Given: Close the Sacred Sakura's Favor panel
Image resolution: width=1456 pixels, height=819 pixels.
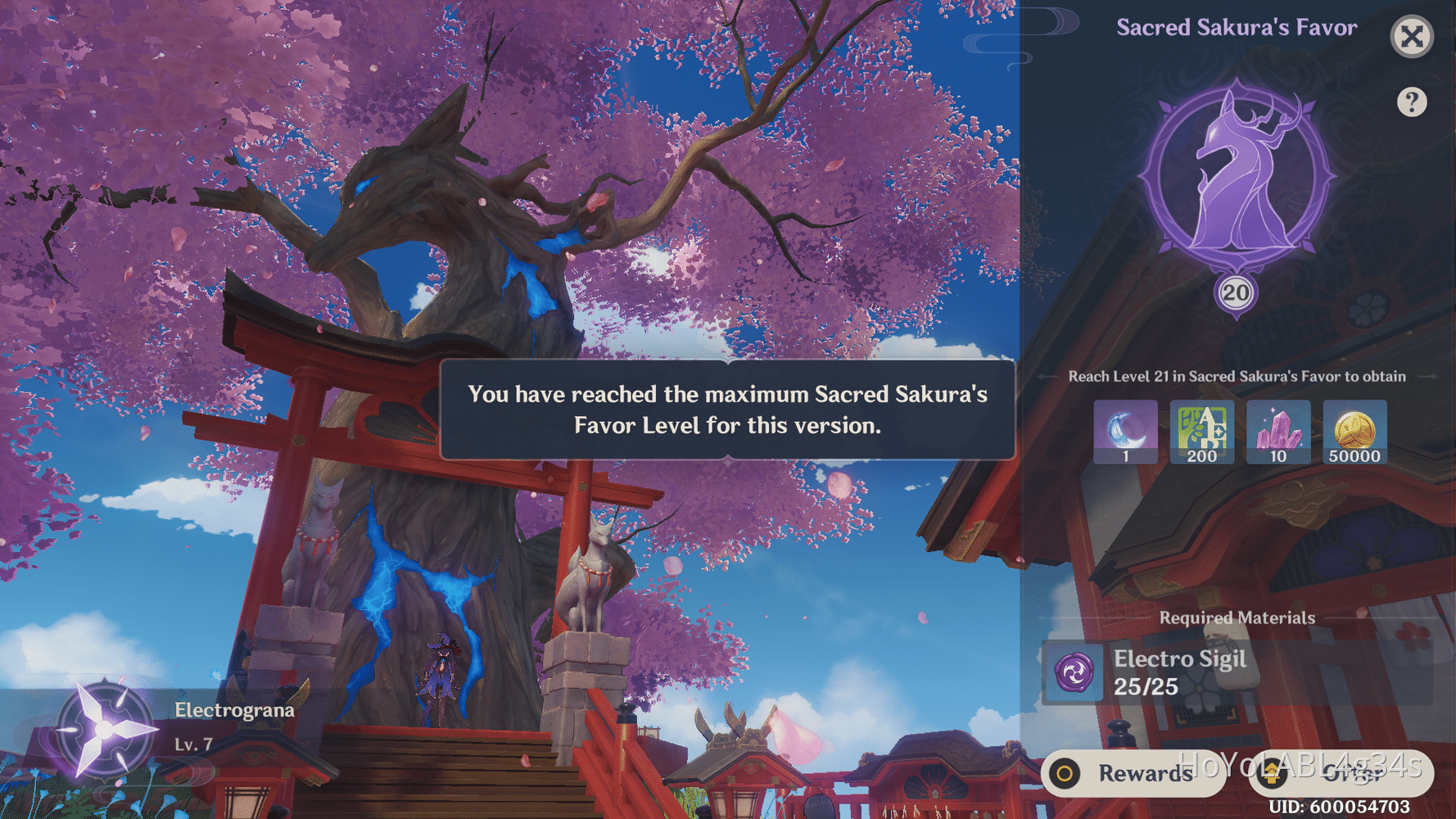Looking at the screenshot, I should click(1412, 36).
